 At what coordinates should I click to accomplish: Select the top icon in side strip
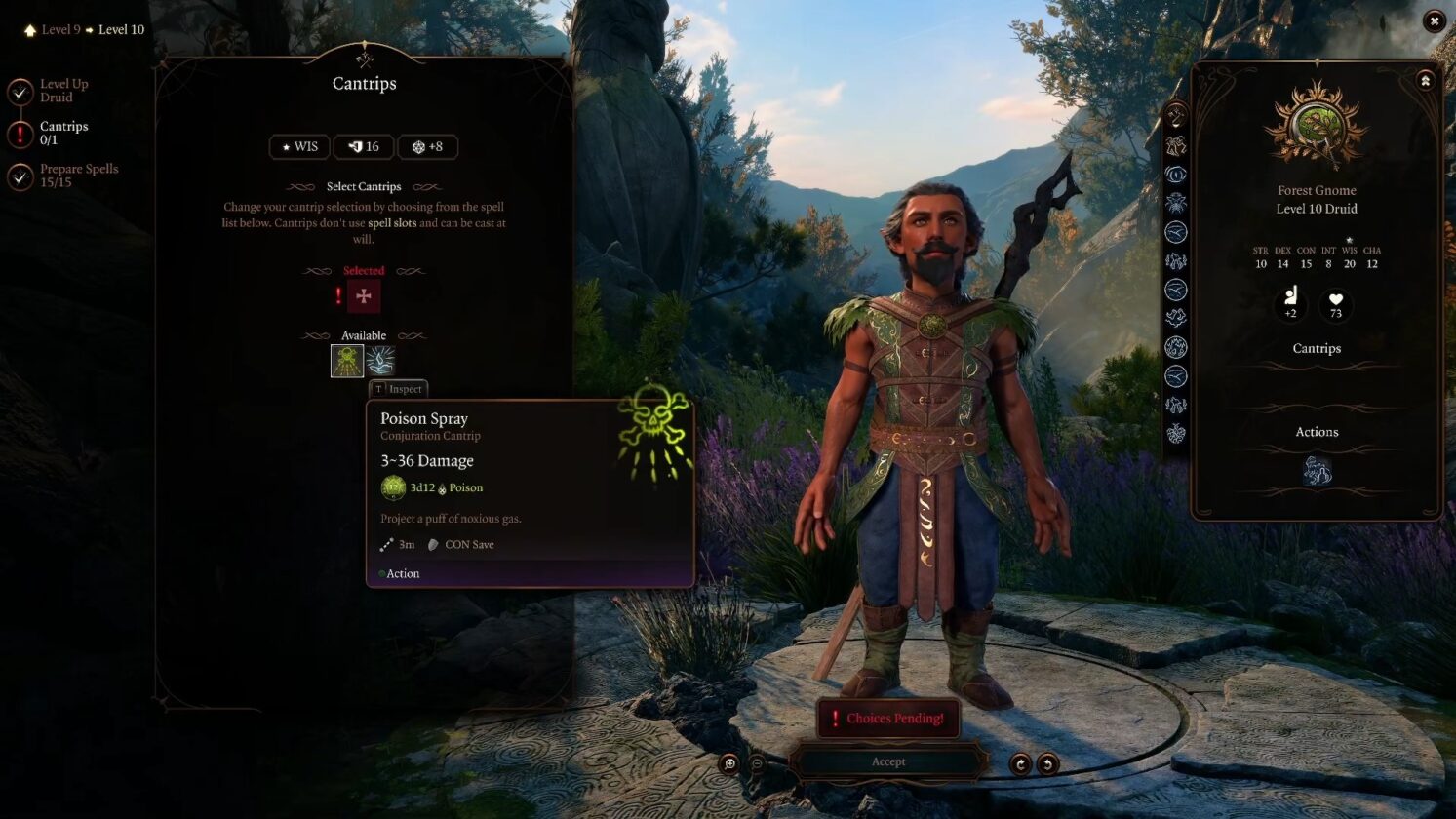[x=1176, y=118]
